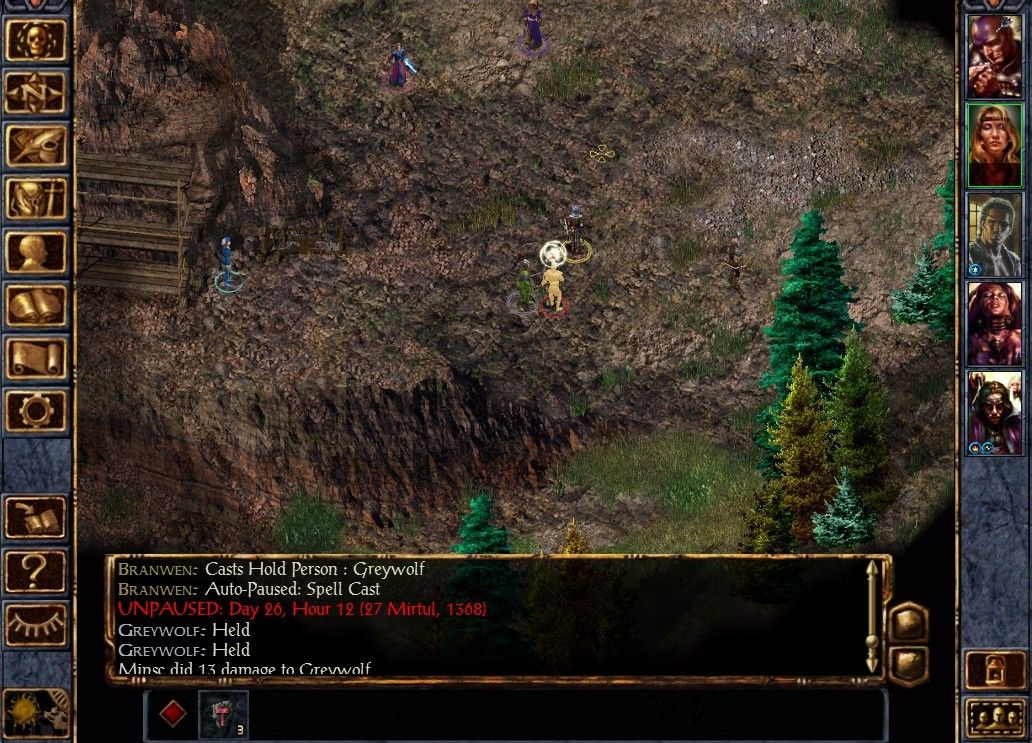Open the inventory screen from the sidebar

(x=36, y=199)
